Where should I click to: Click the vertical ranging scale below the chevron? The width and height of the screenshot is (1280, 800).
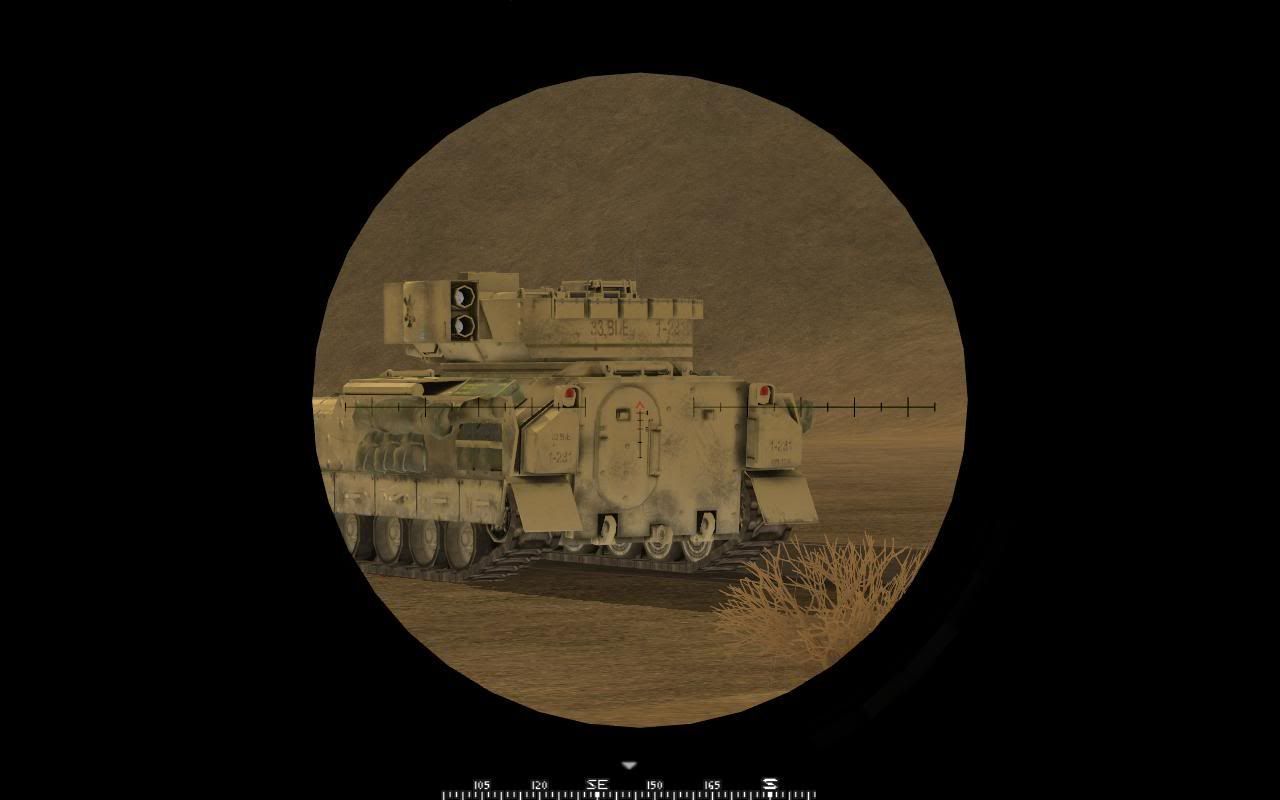pos(638,435)
